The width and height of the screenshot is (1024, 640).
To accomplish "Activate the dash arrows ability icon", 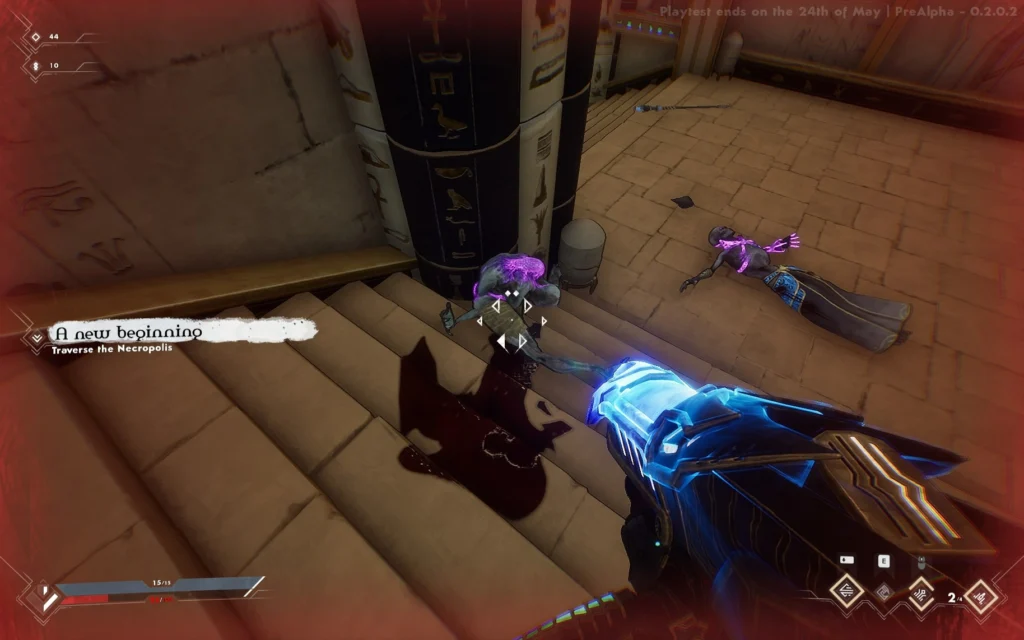I will pos(848,592).
